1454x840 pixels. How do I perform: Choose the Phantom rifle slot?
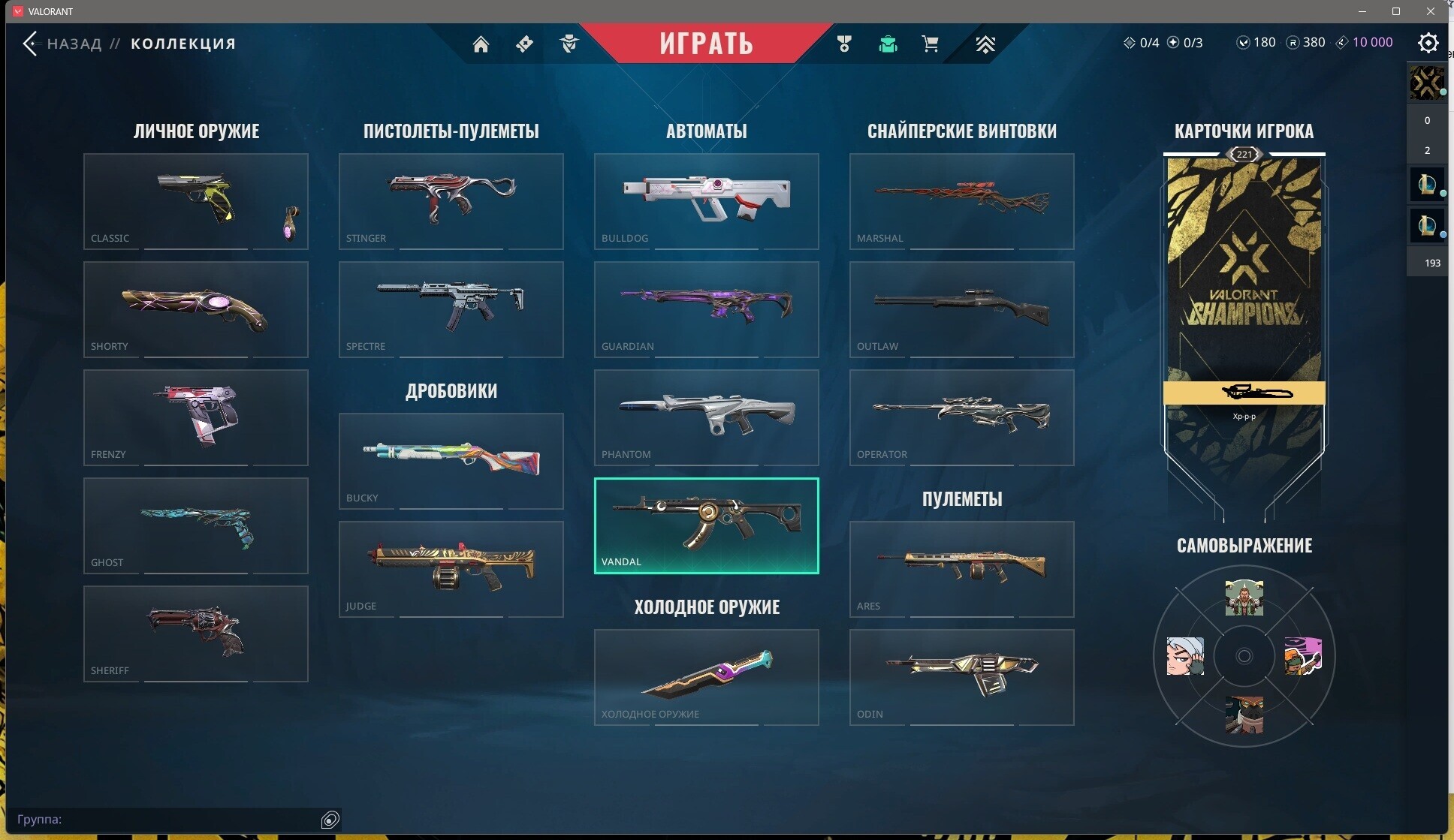point(706,417)
